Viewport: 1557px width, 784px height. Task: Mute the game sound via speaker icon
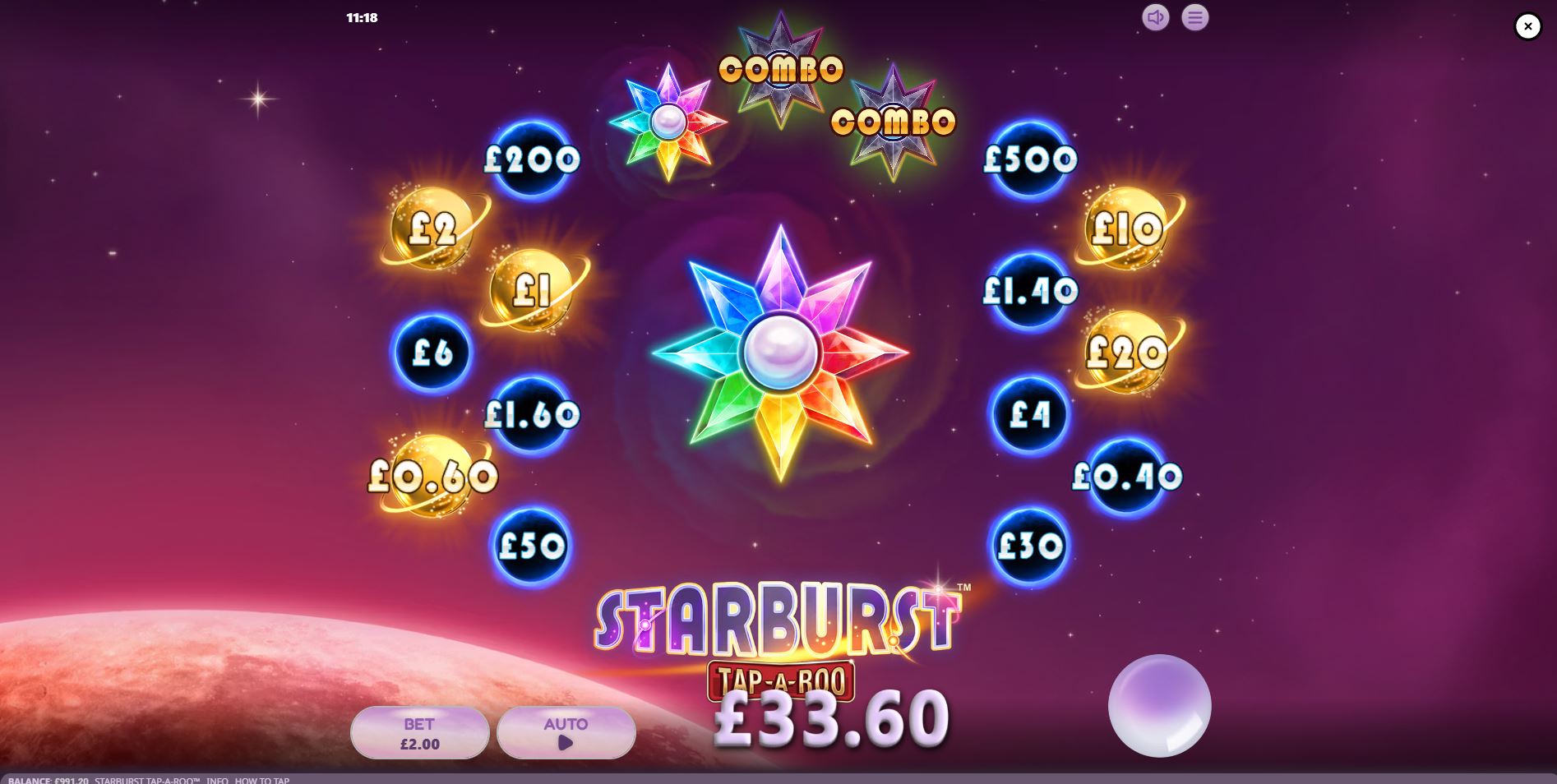pos(1156,17)
